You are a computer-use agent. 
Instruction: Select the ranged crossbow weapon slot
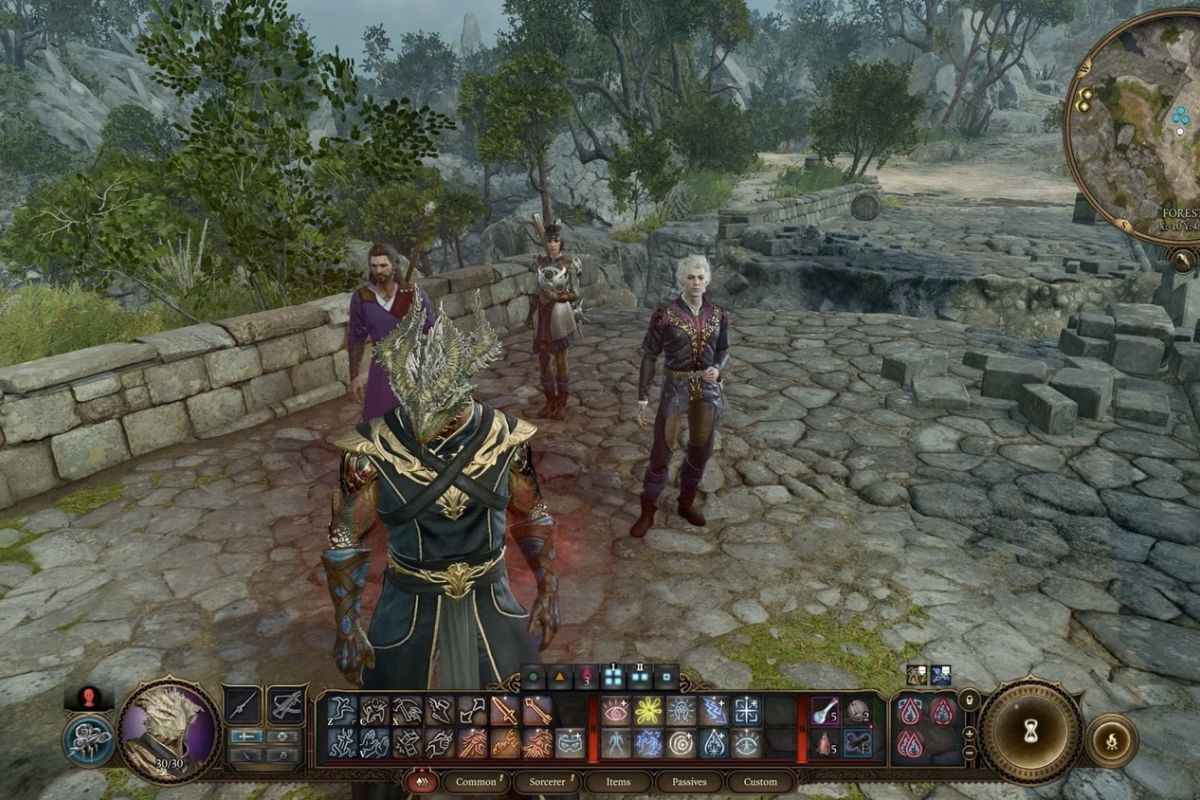point(287,706)
